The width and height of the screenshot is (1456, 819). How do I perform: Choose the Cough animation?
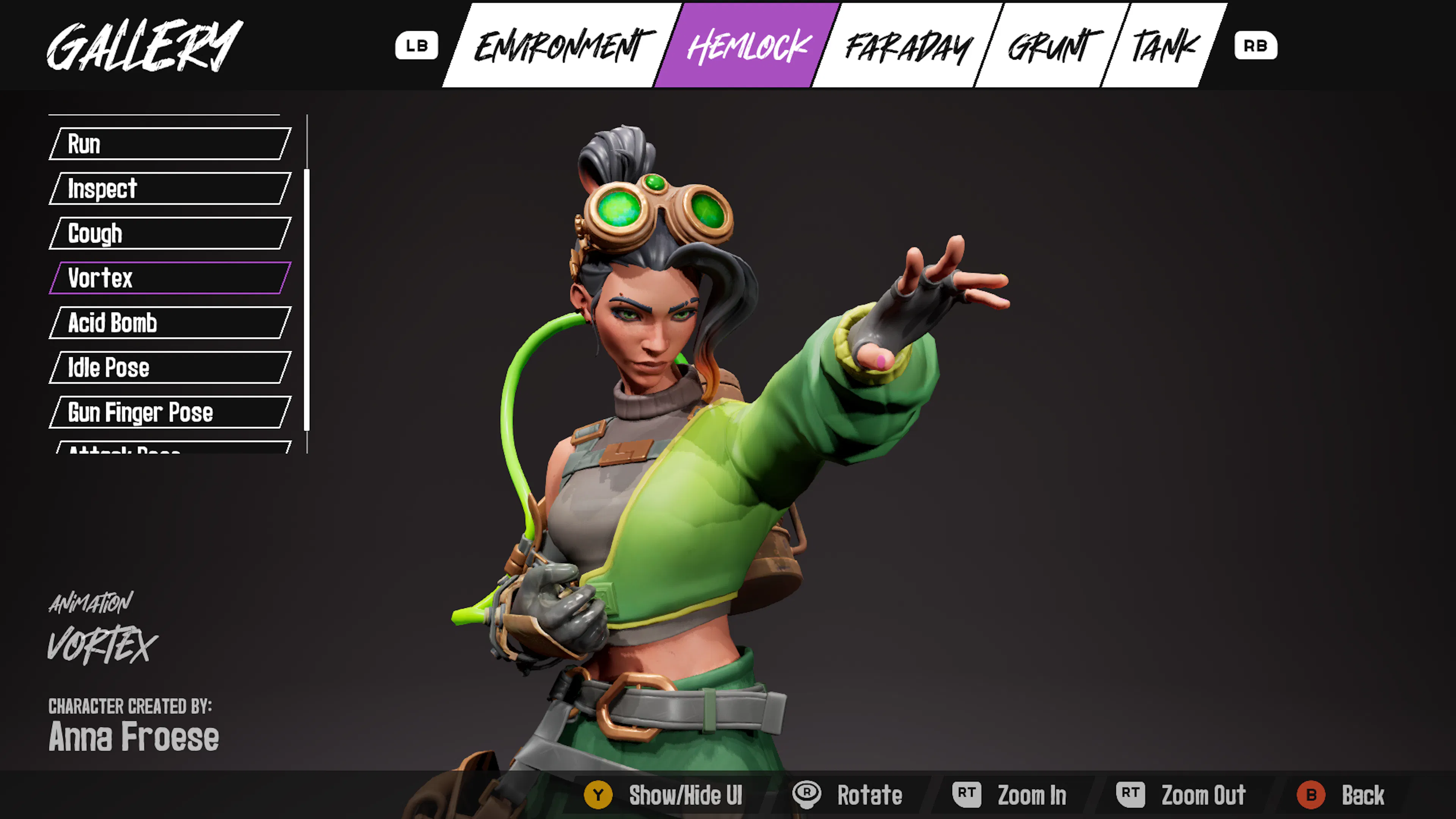(169, 233)
